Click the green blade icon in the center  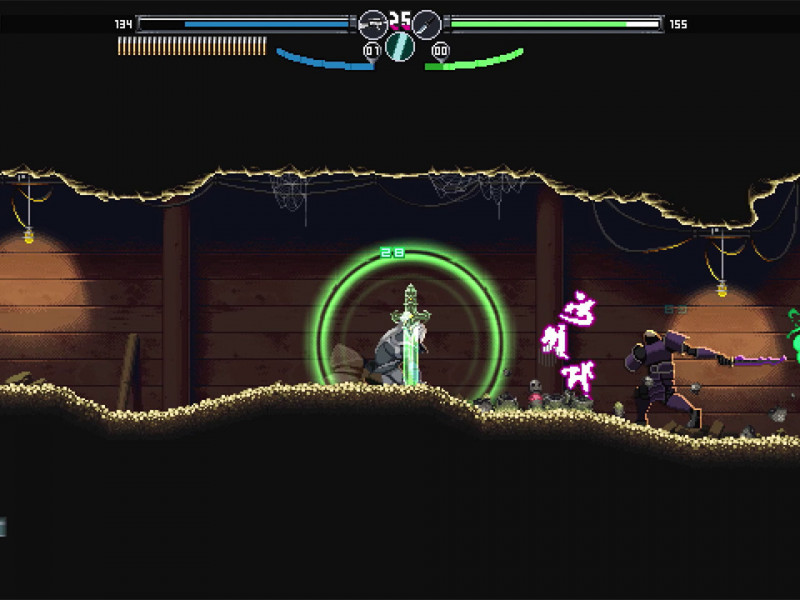400,46
